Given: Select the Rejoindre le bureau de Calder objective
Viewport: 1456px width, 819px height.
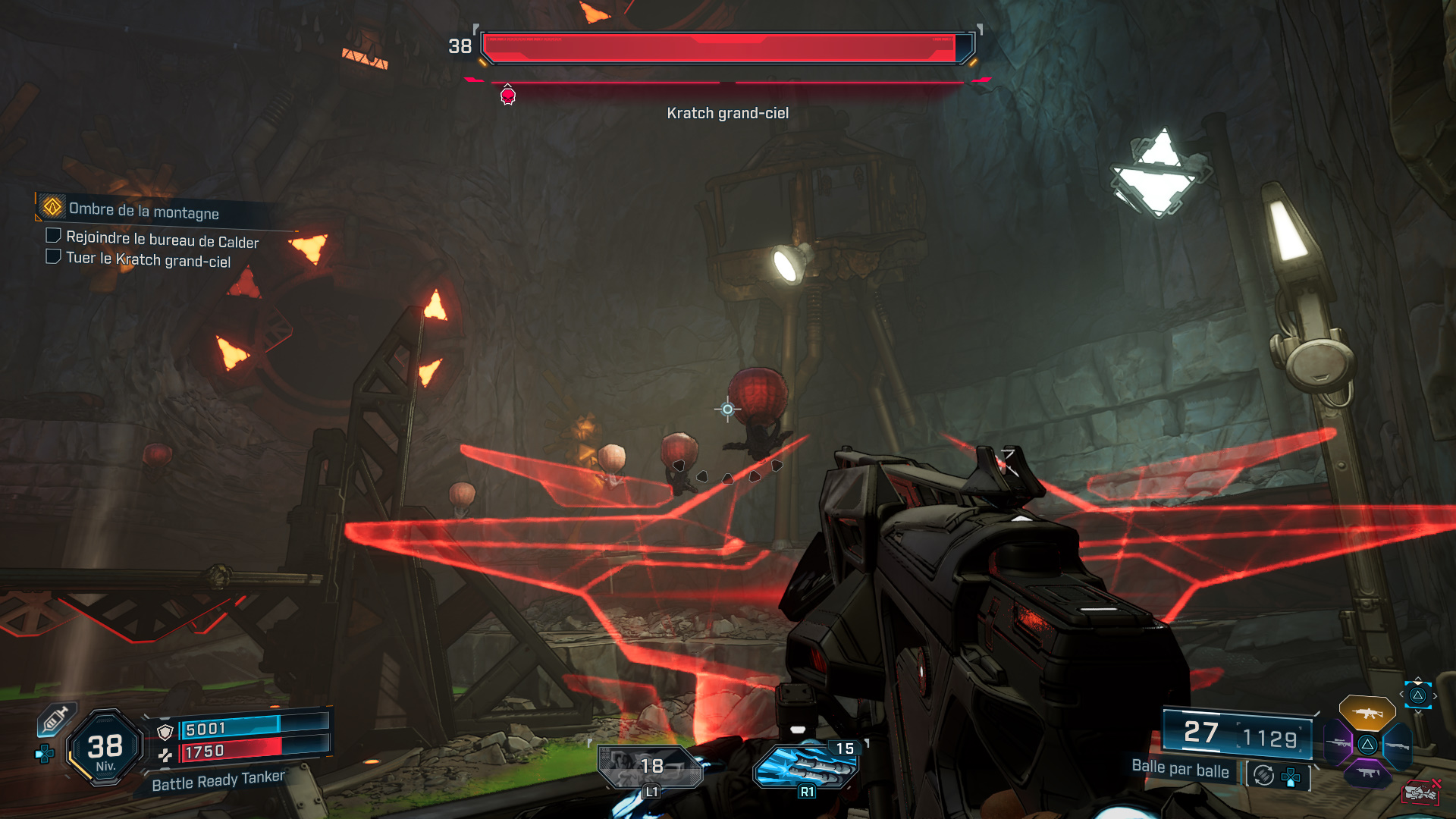Looking at the screenshot, I should [x=162, y=240].
